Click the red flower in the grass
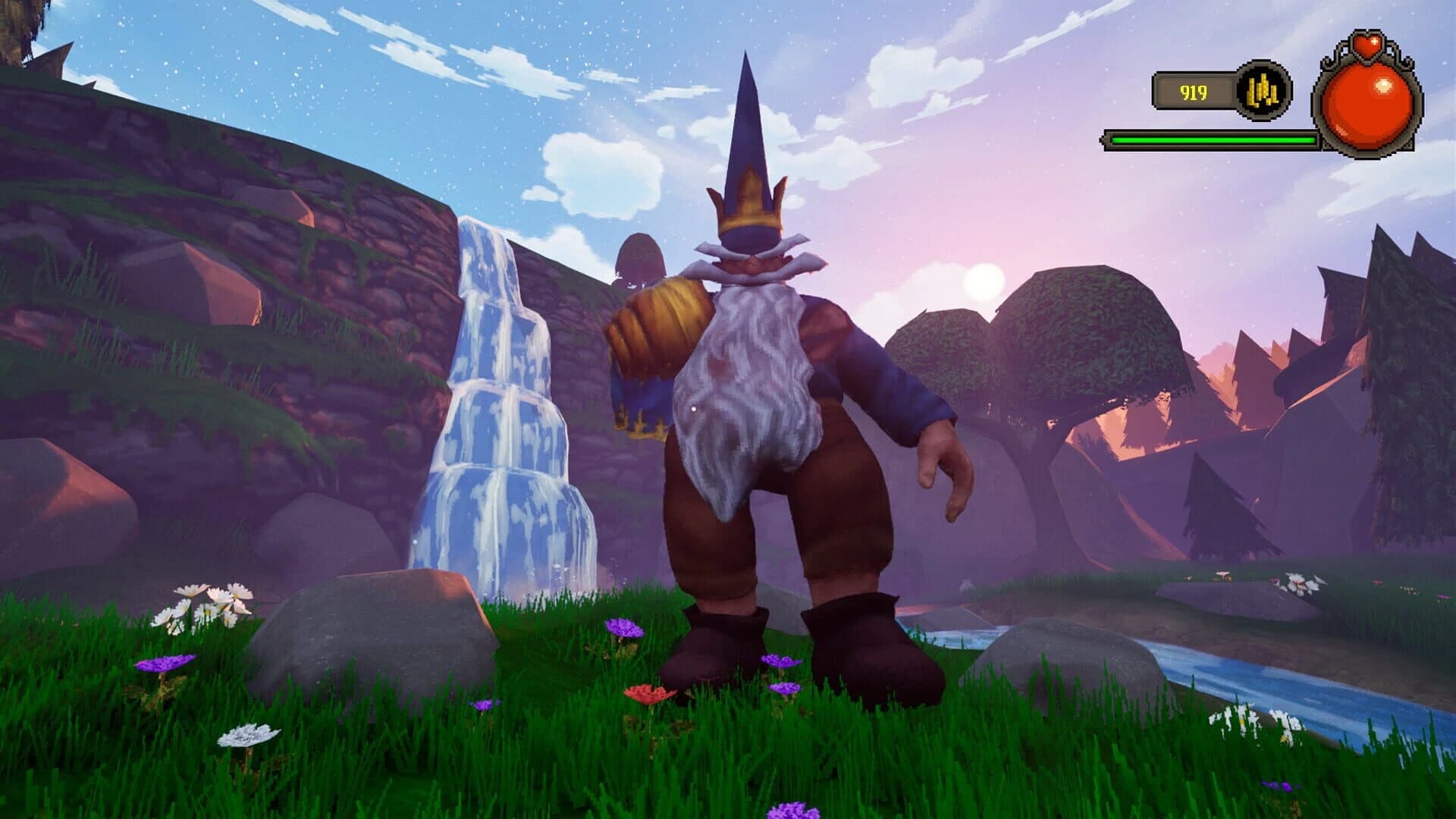Viewport: 1456px width, 819px height. point(648,692)
